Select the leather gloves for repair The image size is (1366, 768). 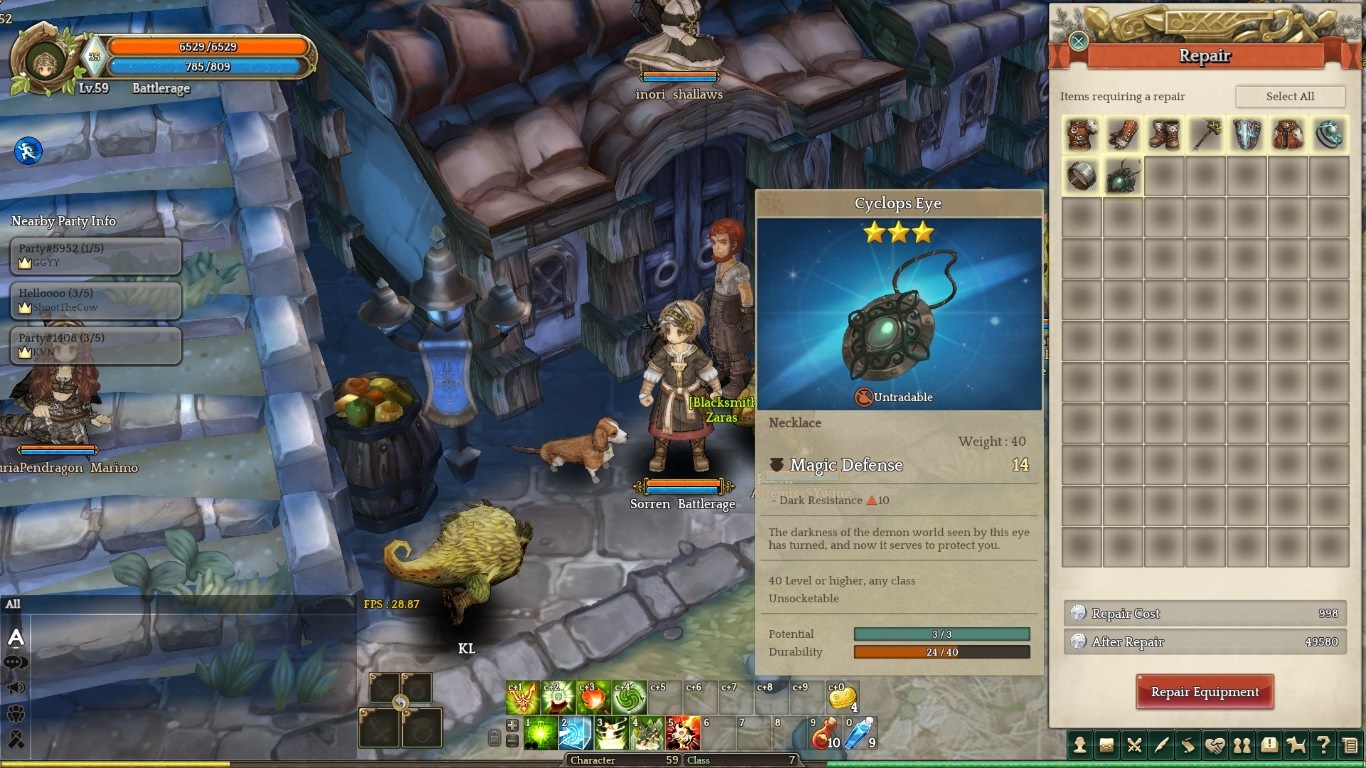tap(1123, 135)
